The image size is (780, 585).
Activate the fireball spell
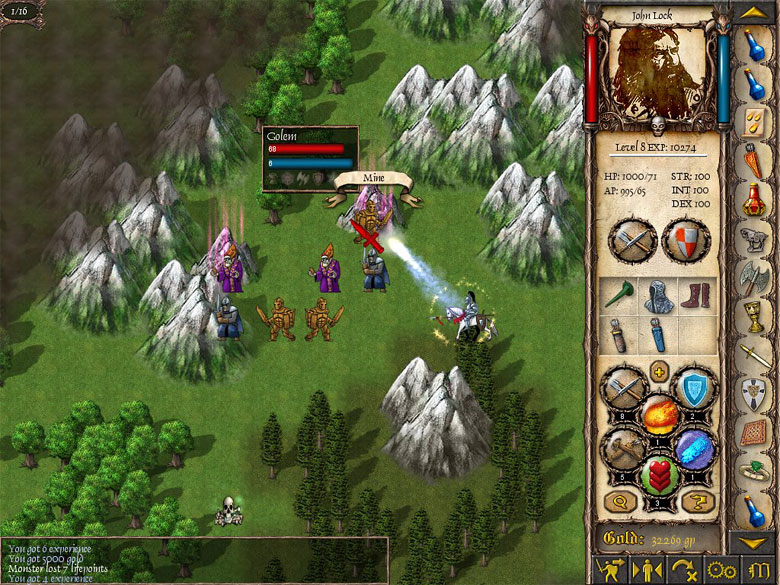(659, 413)
